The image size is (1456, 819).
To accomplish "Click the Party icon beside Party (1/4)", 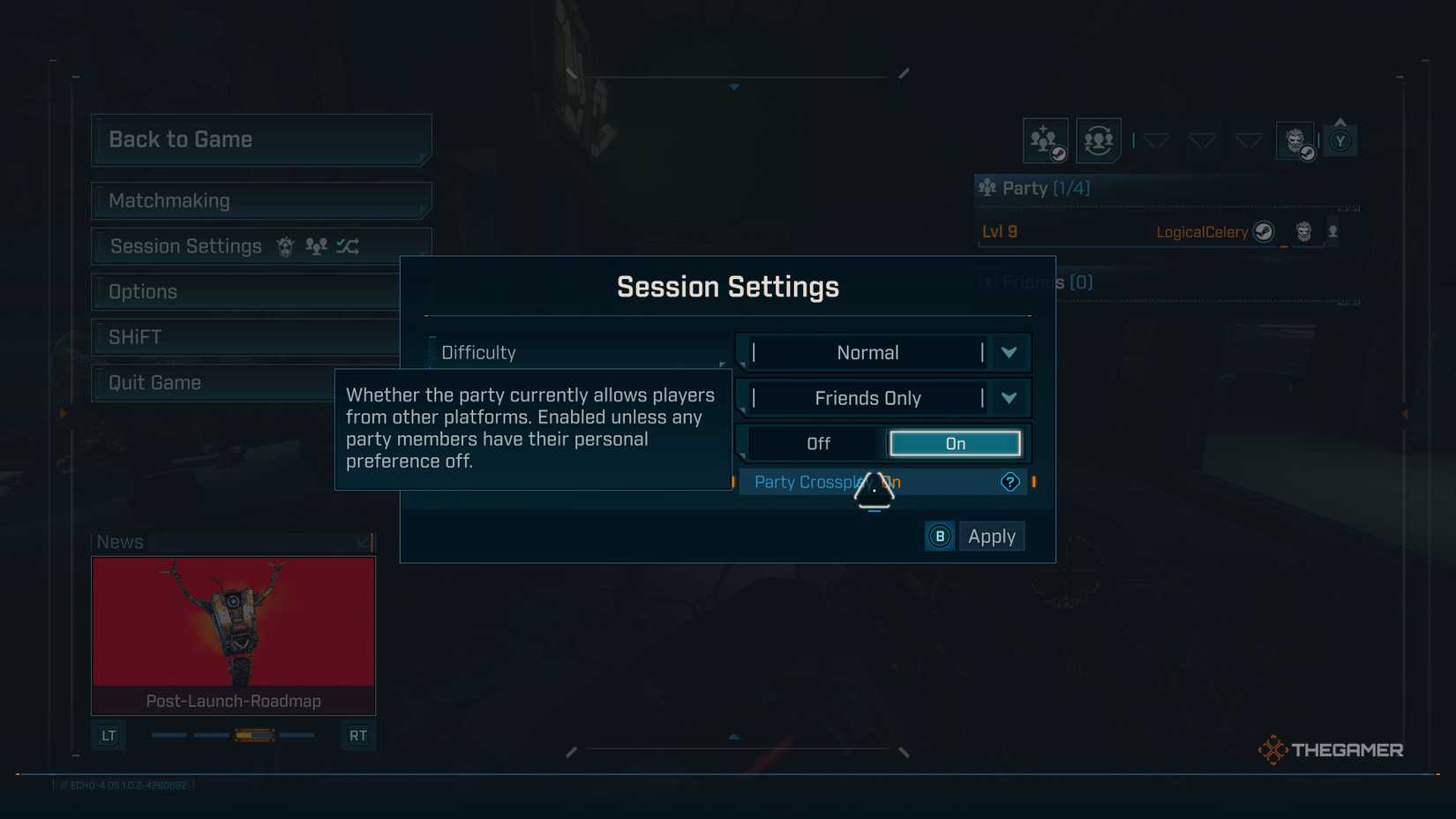I will point(986,187).
